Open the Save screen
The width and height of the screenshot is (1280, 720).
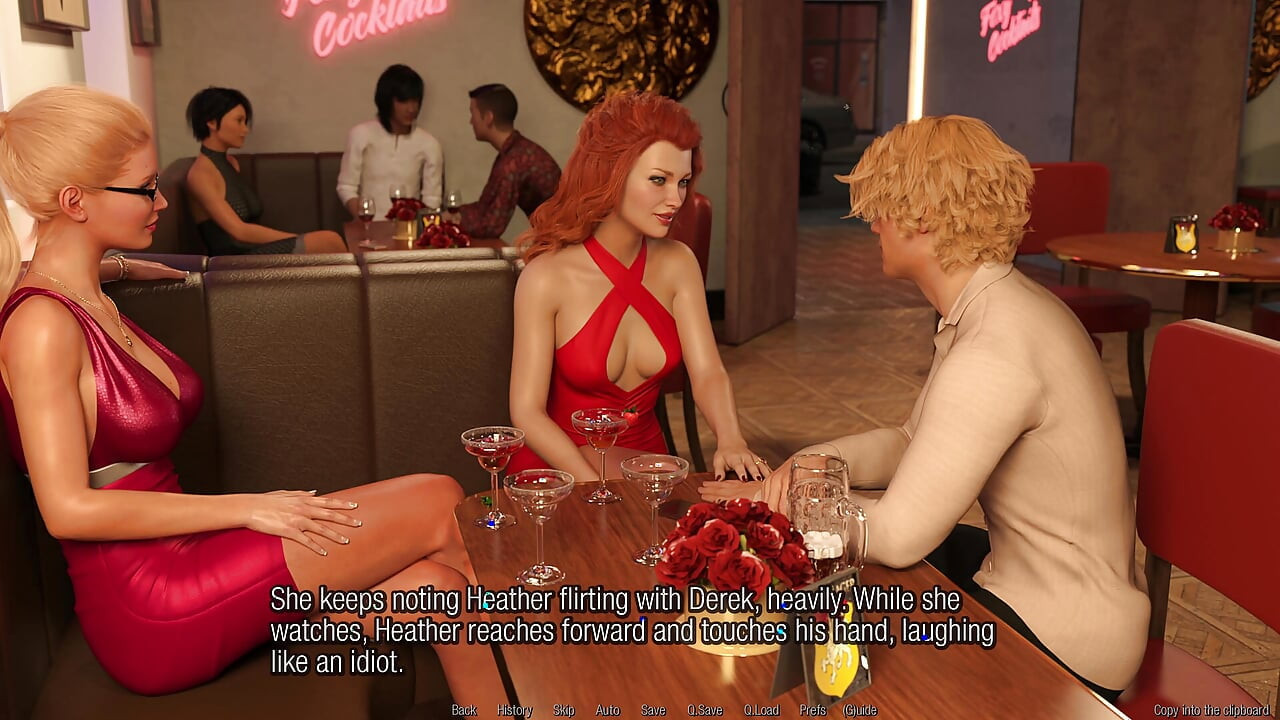click(652, 709)
